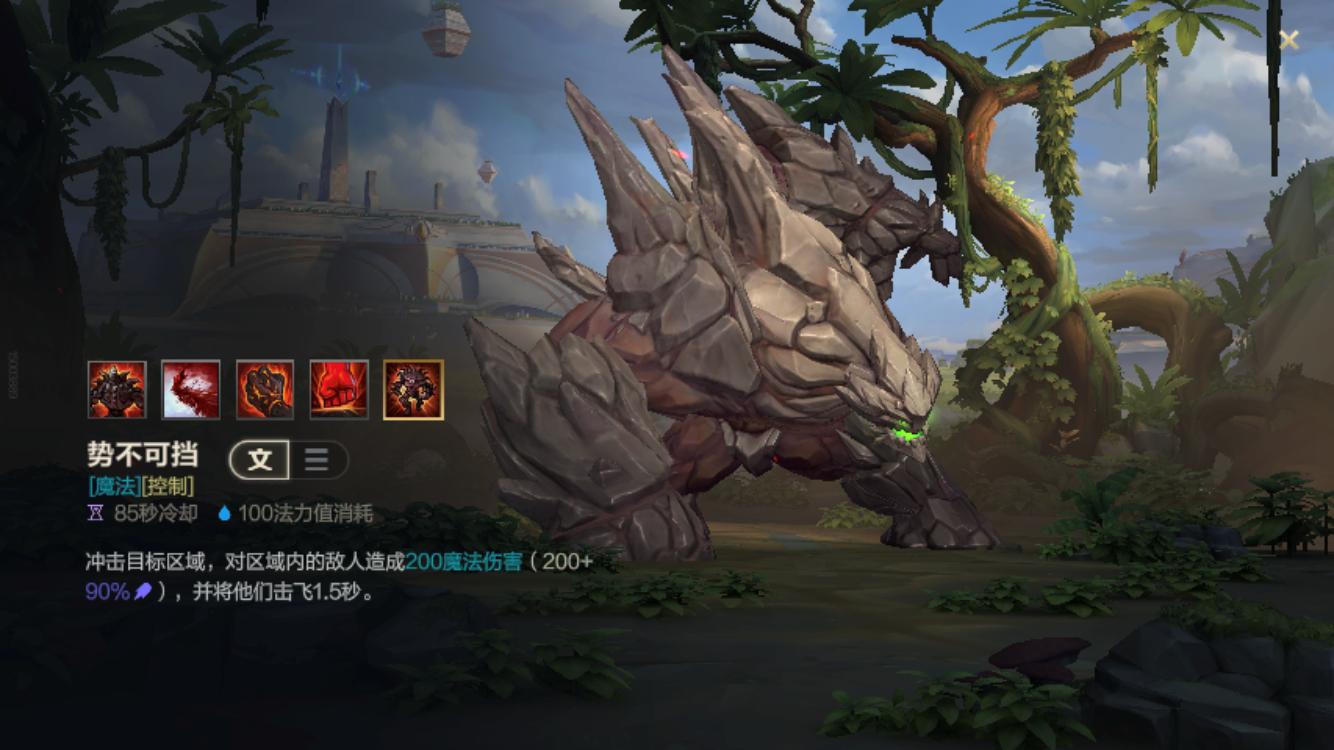1334x750 pixels.
Task: Select the red Ground Slam ability icon
Action: (338, 388)
